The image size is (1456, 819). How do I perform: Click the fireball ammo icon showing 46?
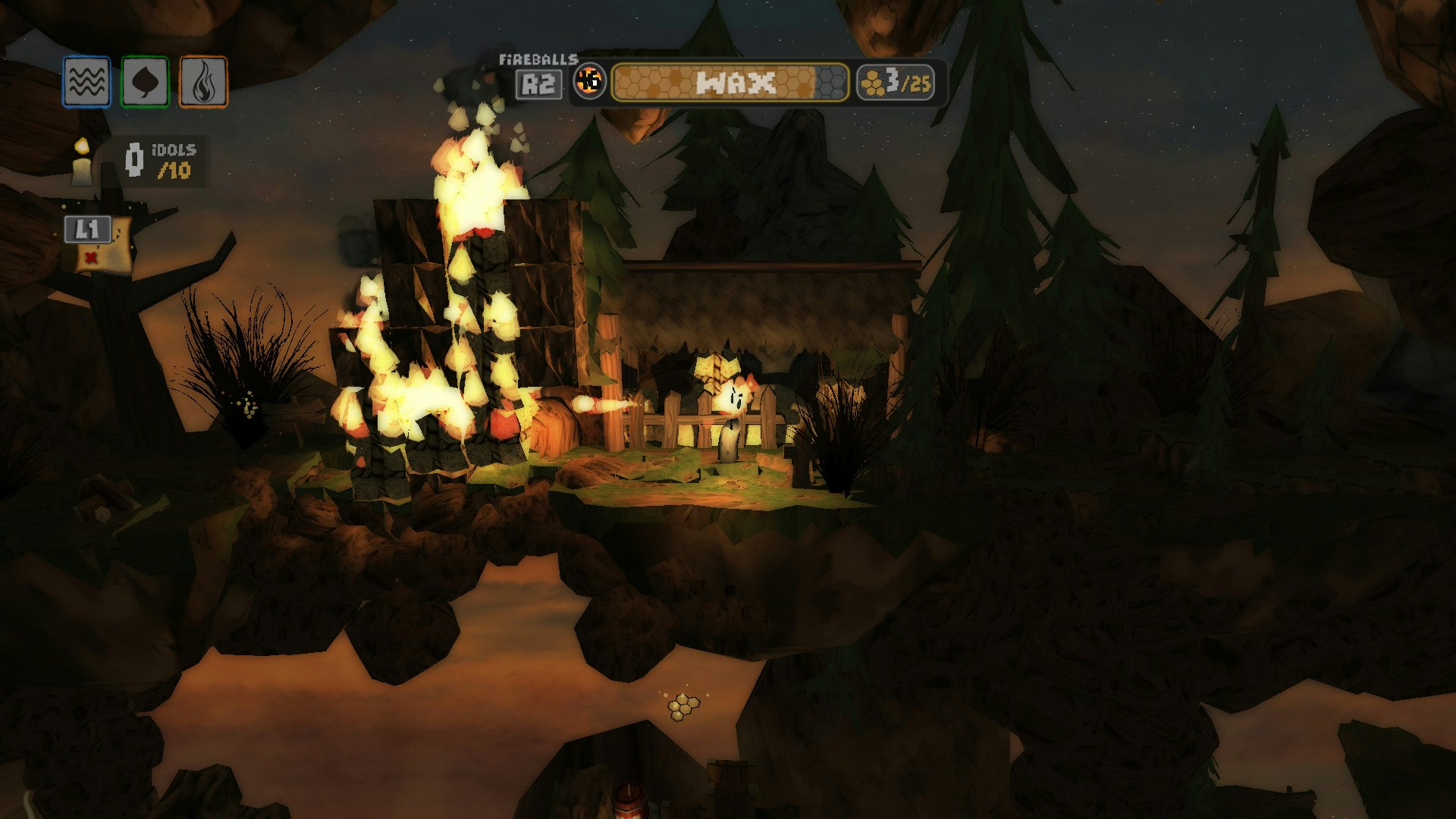(591, 83)
